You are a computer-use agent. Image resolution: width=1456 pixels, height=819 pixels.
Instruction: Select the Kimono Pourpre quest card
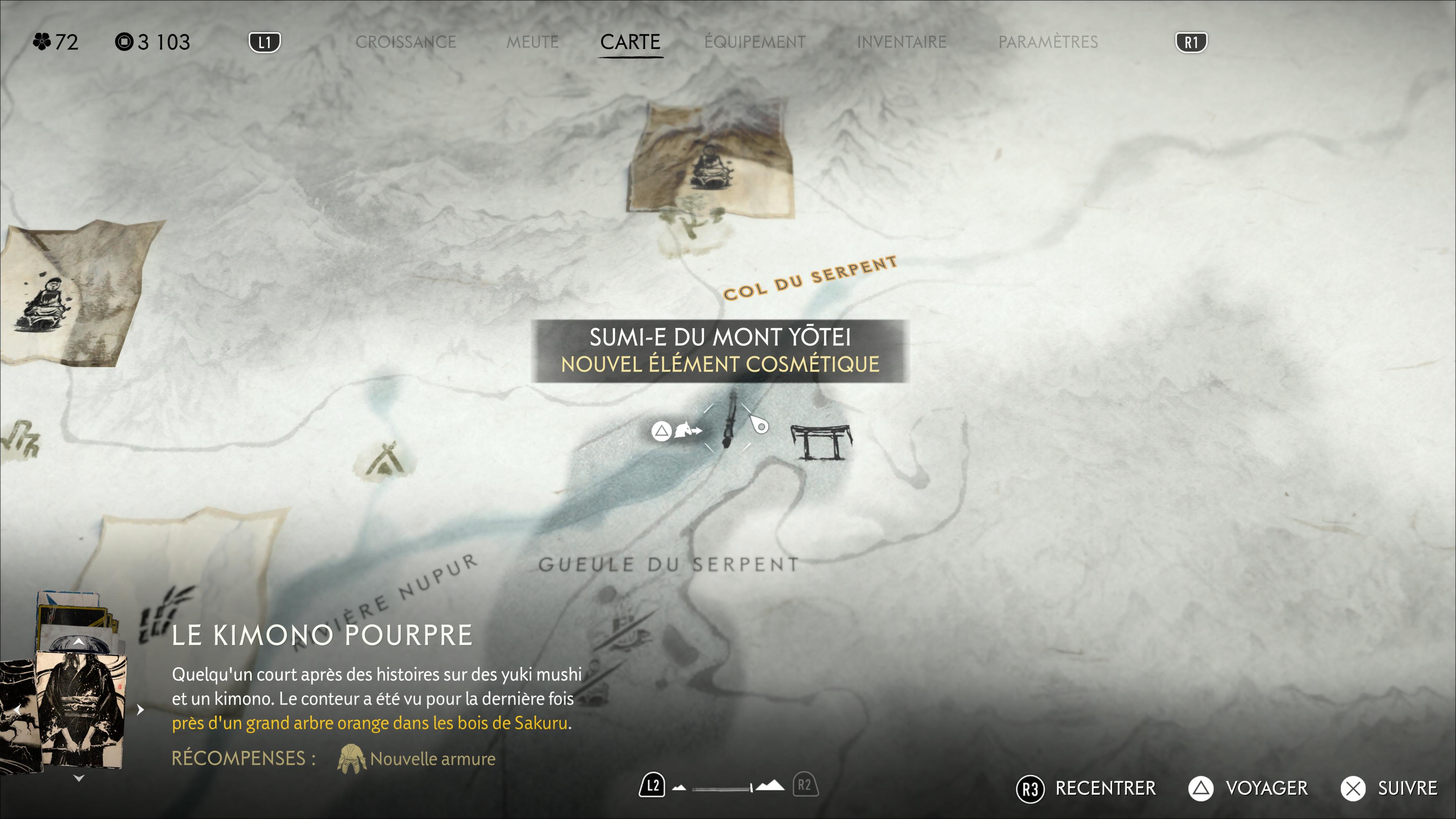(79, 709)
